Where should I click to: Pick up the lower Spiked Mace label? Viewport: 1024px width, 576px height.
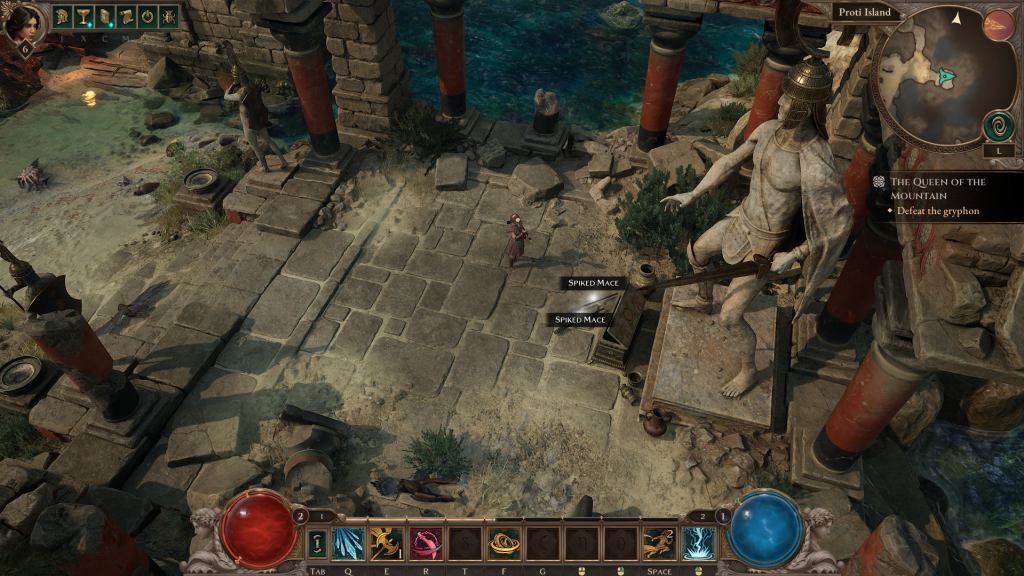pyautogui.click(x=581, y=320)
